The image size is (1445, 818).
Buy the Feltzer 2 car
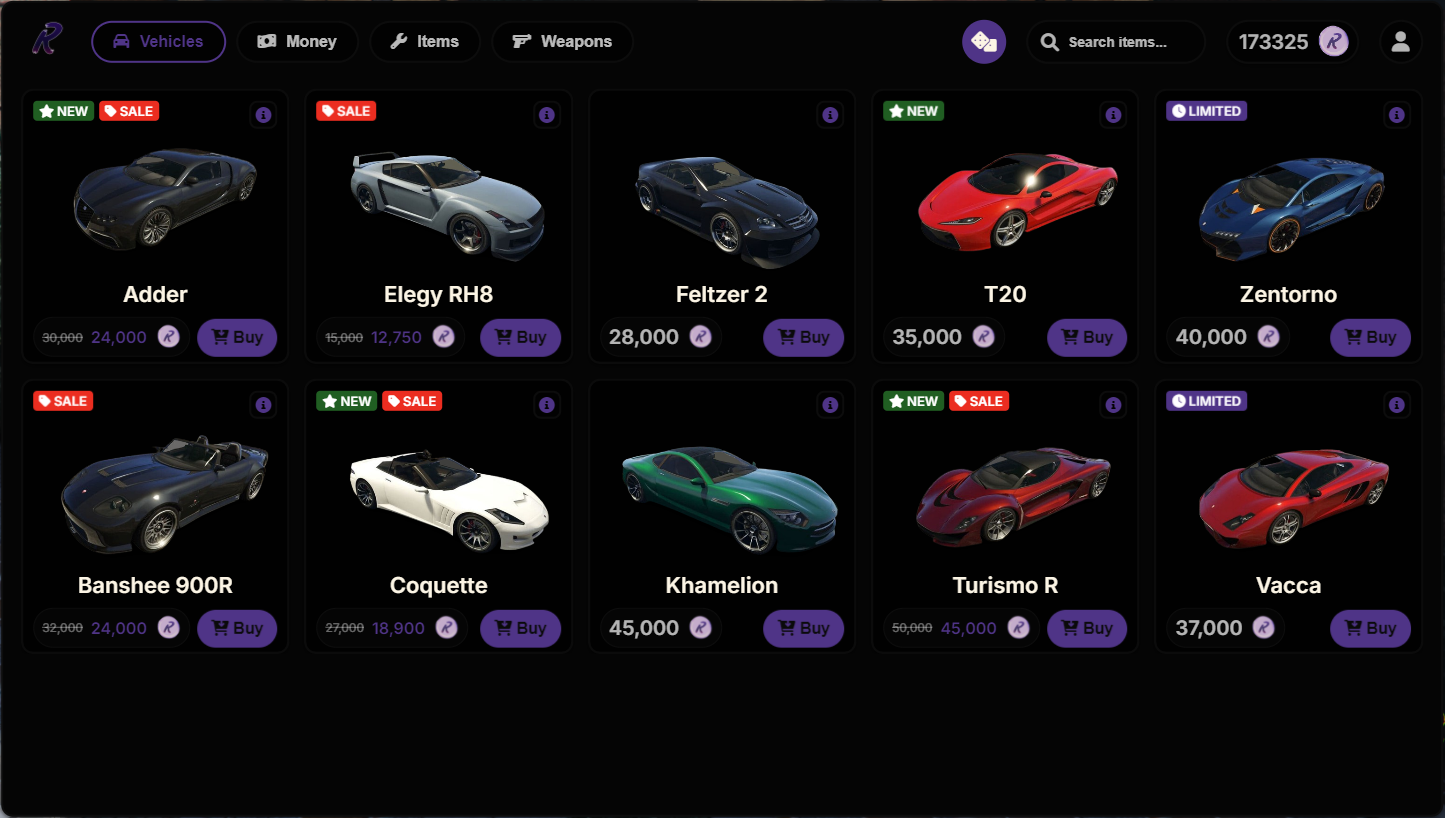[x=803, y=337]
